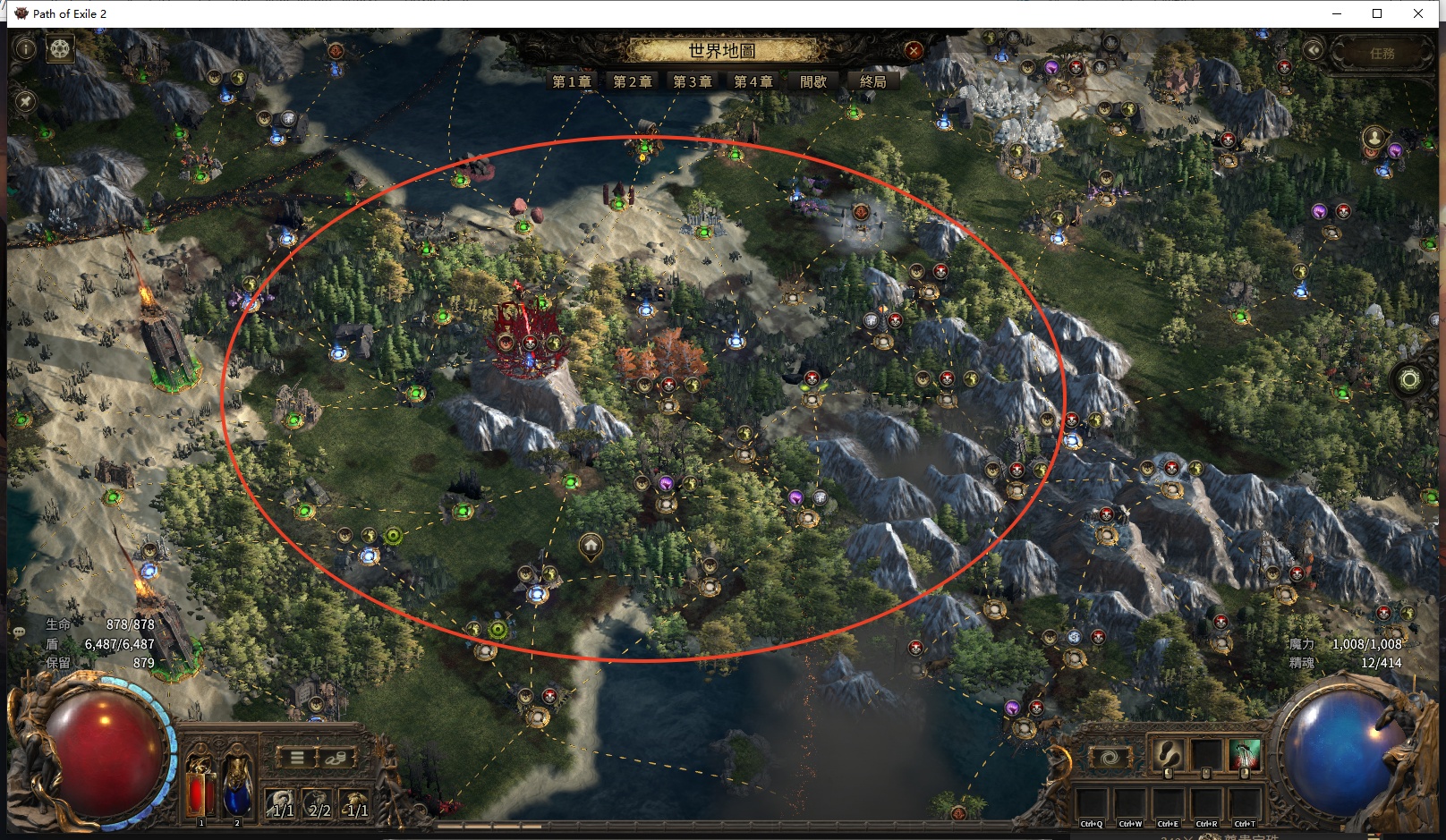Switch to the 第1章 chapter tab

point(572,81)
